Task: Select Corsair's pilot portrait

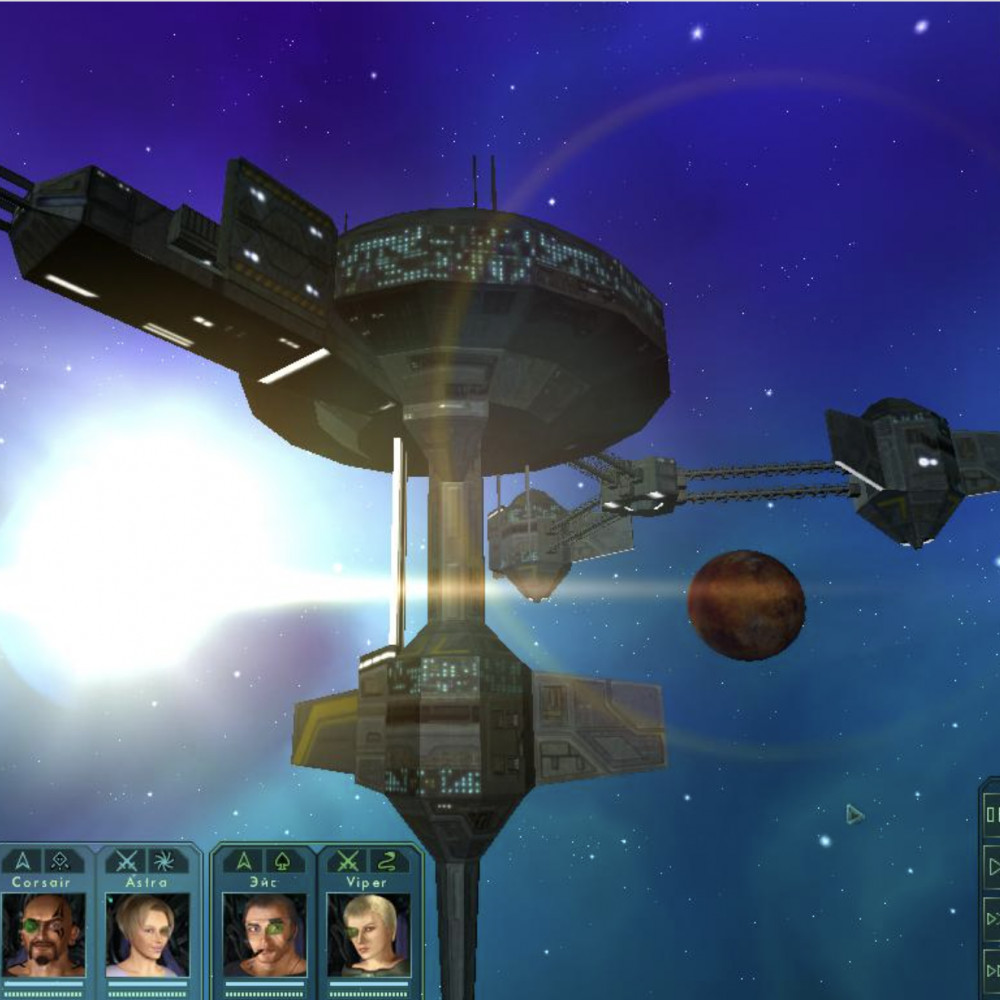Action: click(42, 935)
